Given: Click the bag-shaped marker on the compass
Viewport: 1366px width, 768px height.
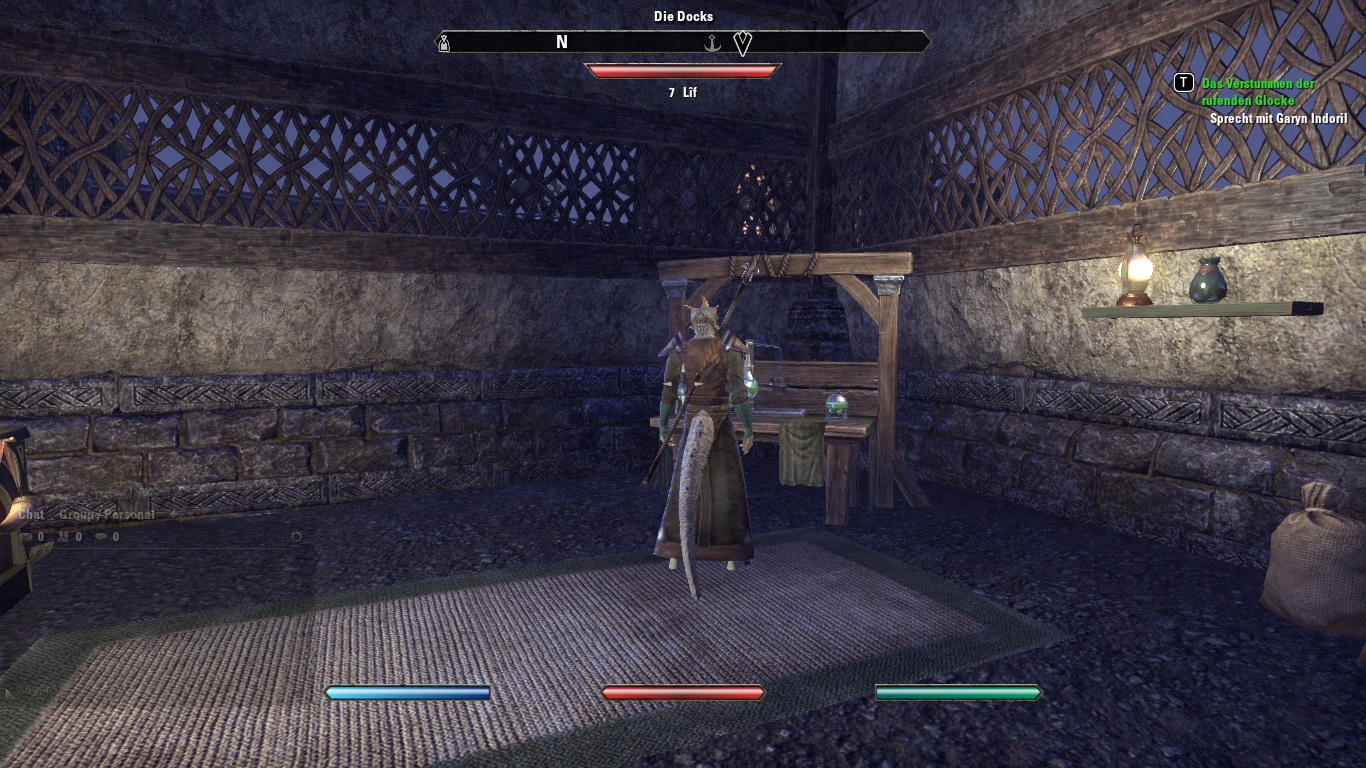Looking at the screenshot, I should tap(444, 43).
